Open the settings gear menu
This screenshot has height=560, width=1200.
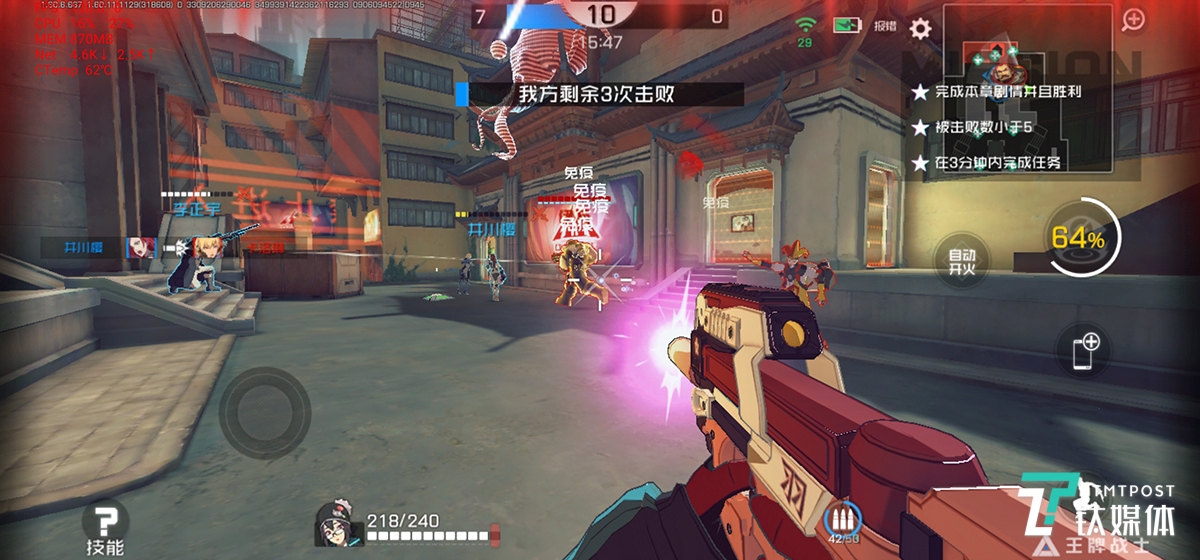click(x=920, y=28)
